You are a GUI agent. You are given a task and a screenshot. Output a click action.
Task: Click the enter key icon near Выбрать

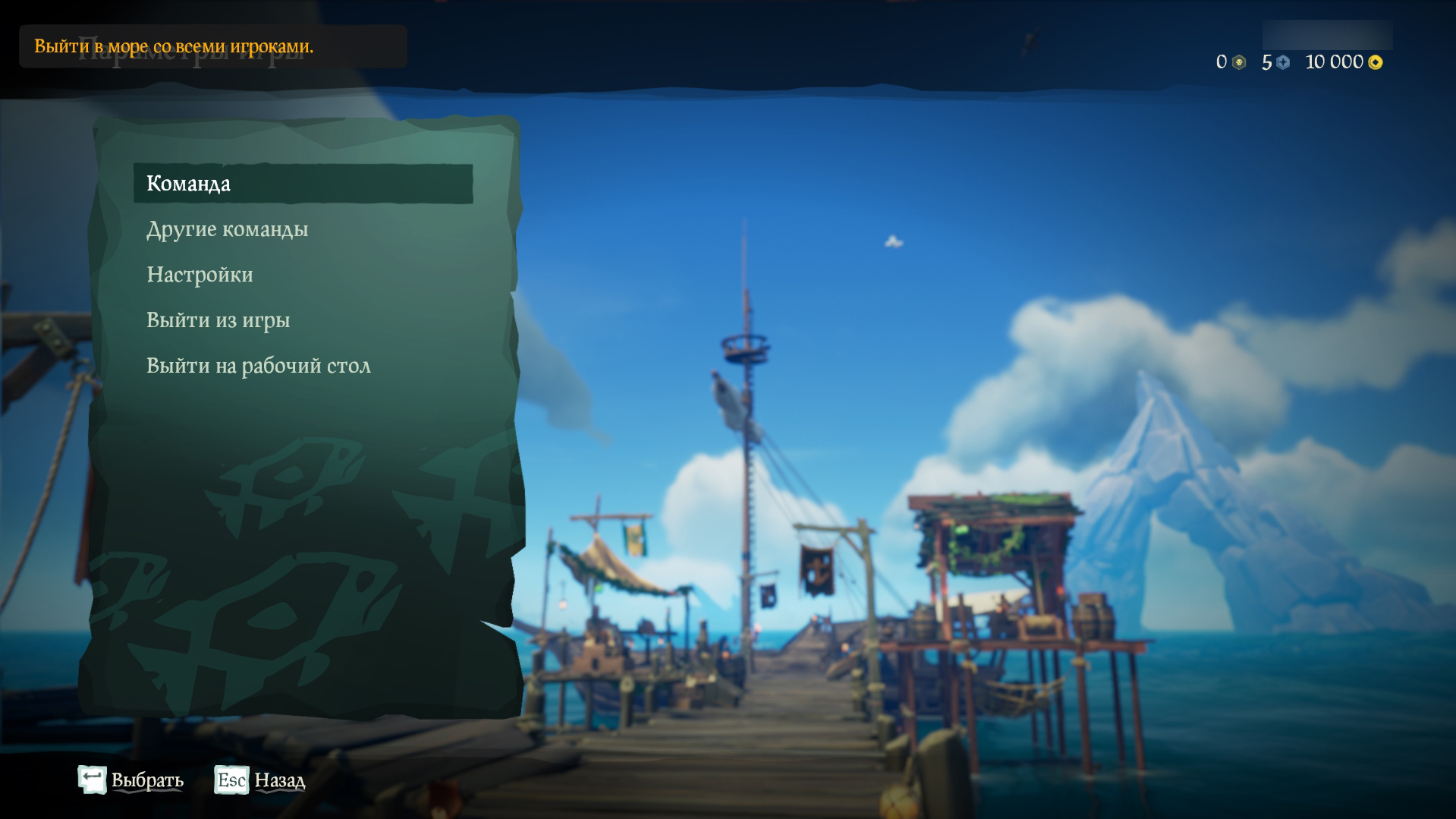coord(93,777)
